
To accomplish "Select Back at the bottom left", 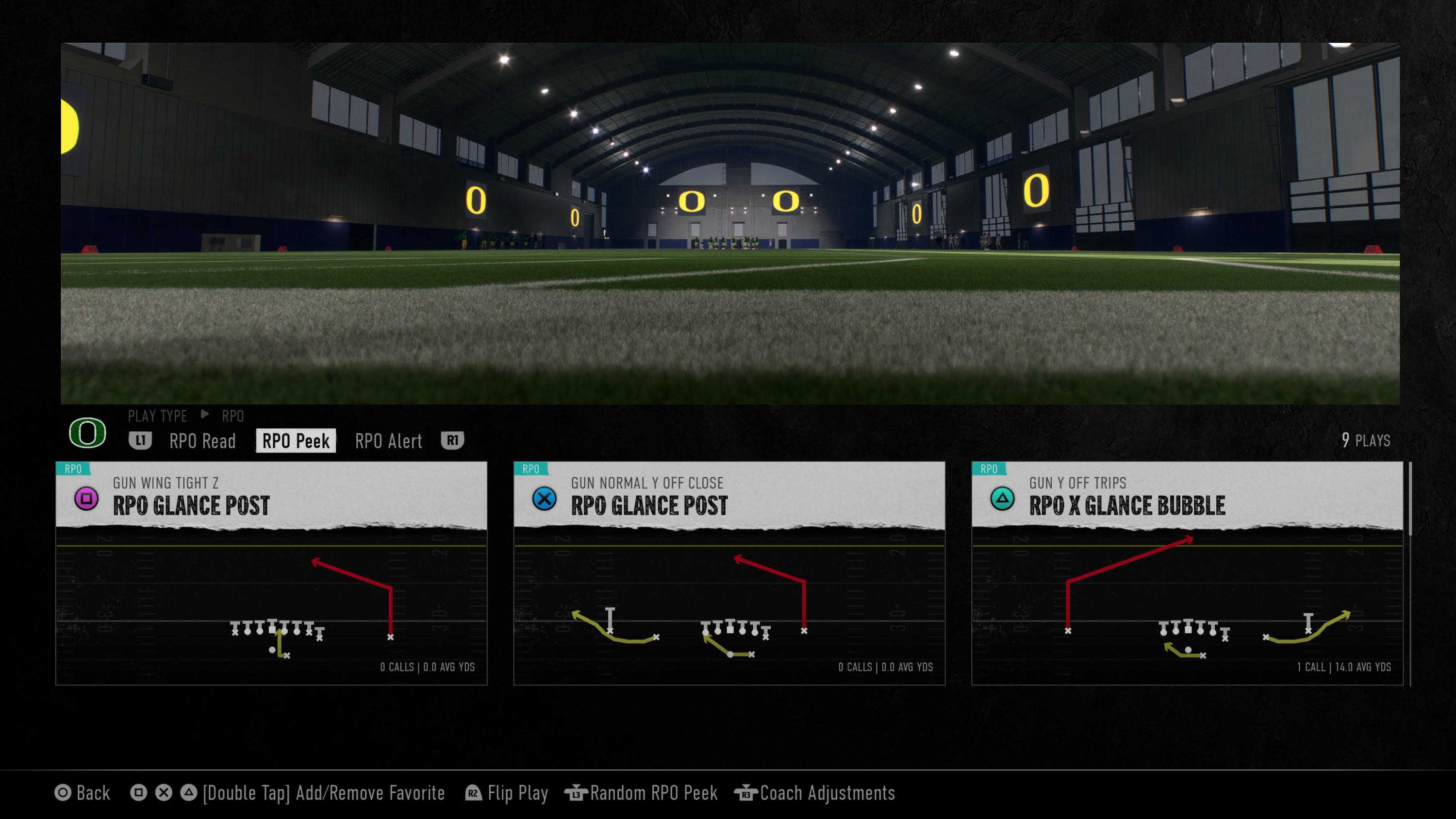I will coord(94,794).
